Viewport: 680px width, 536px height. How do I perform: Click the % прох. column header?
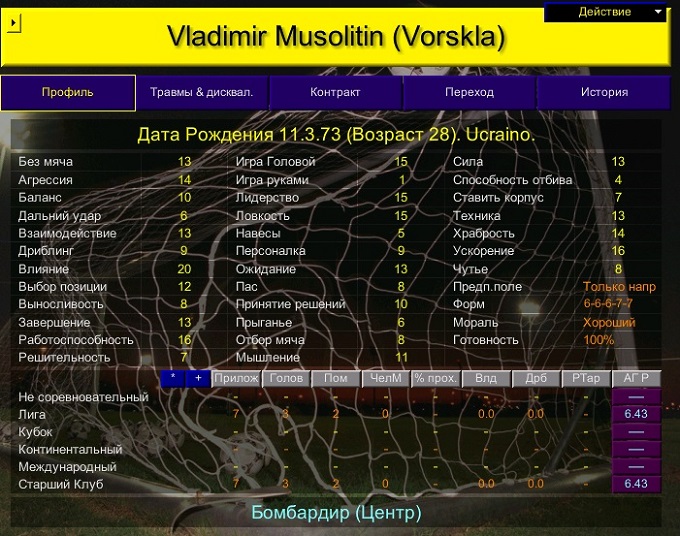436,379
